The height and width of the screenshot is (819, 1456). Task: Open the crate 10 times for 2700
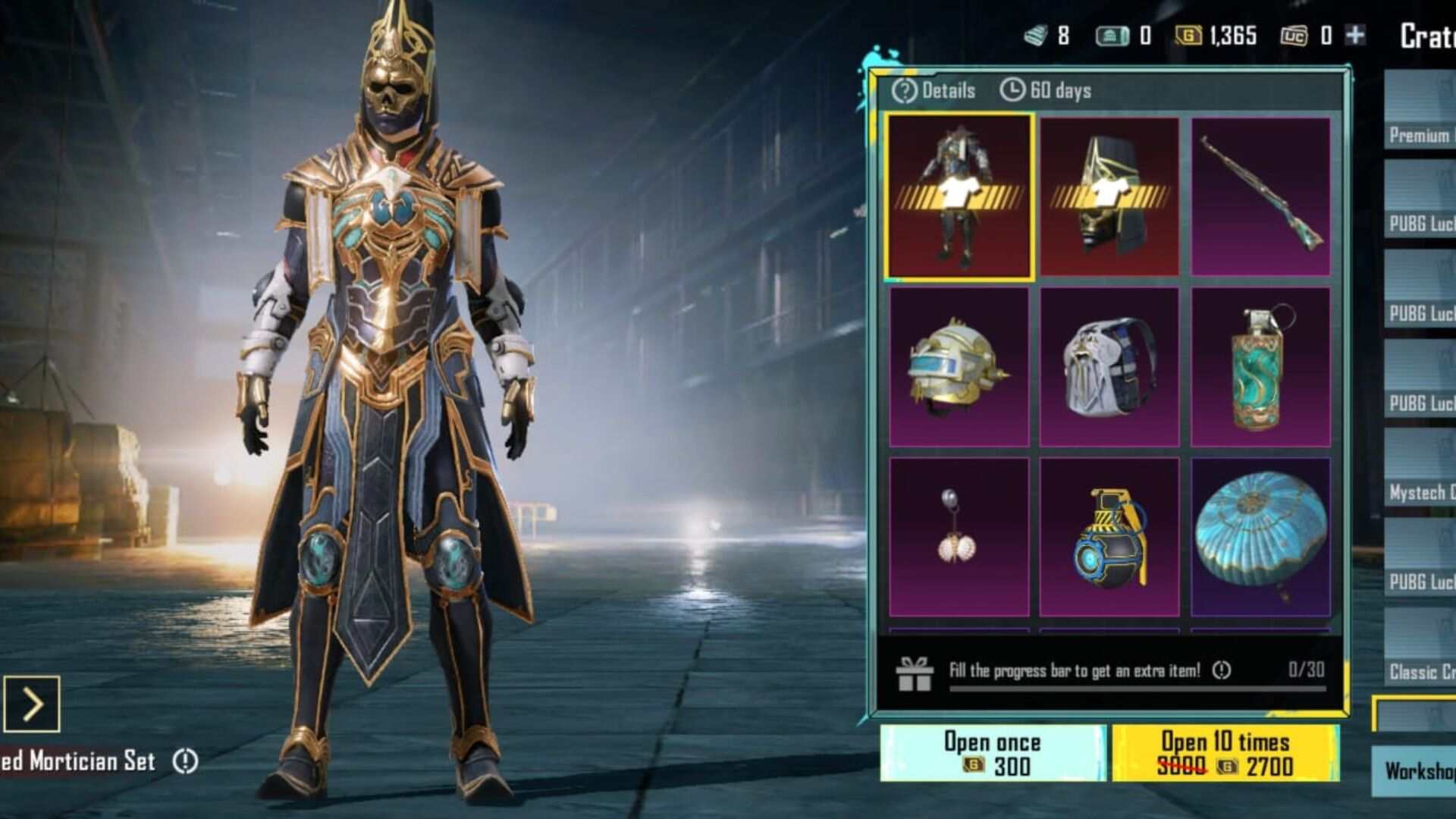click(1225, 753)
